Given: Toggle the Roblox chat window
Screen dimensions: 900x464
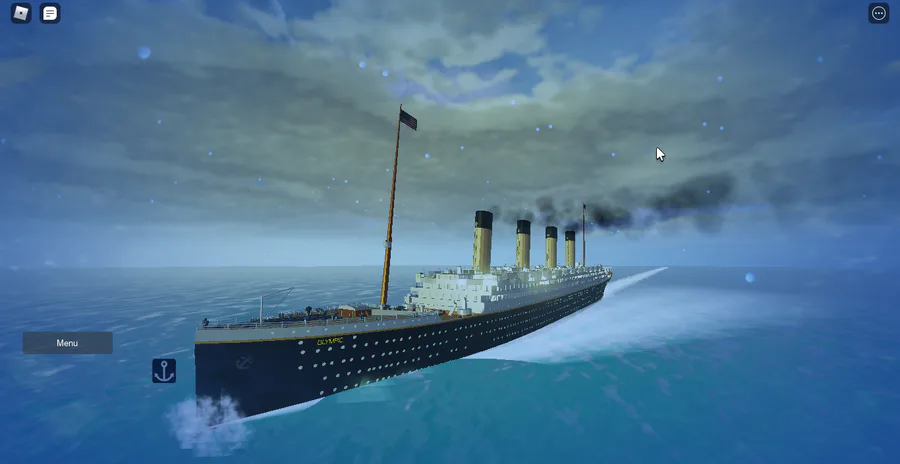Looking at the screenshot, I should [50, 13].
